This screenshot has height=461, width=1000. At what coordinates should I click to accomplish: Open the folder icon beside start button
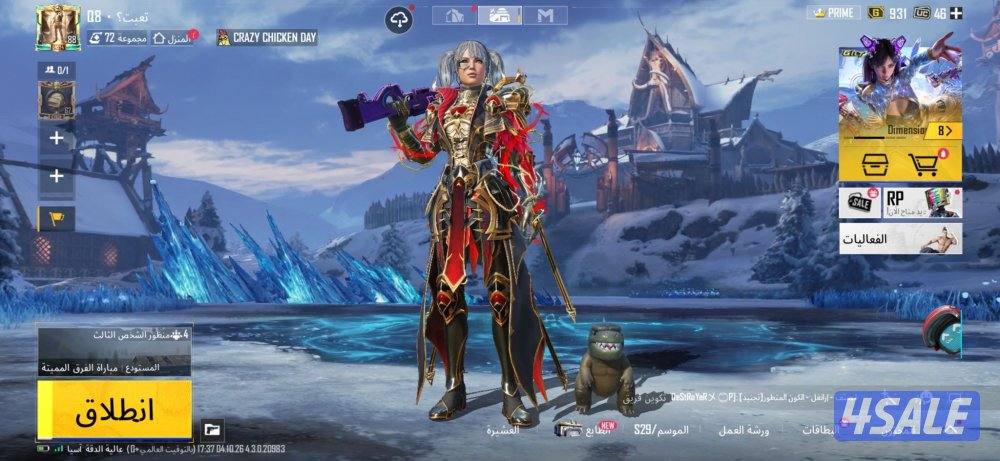(212, 430)
